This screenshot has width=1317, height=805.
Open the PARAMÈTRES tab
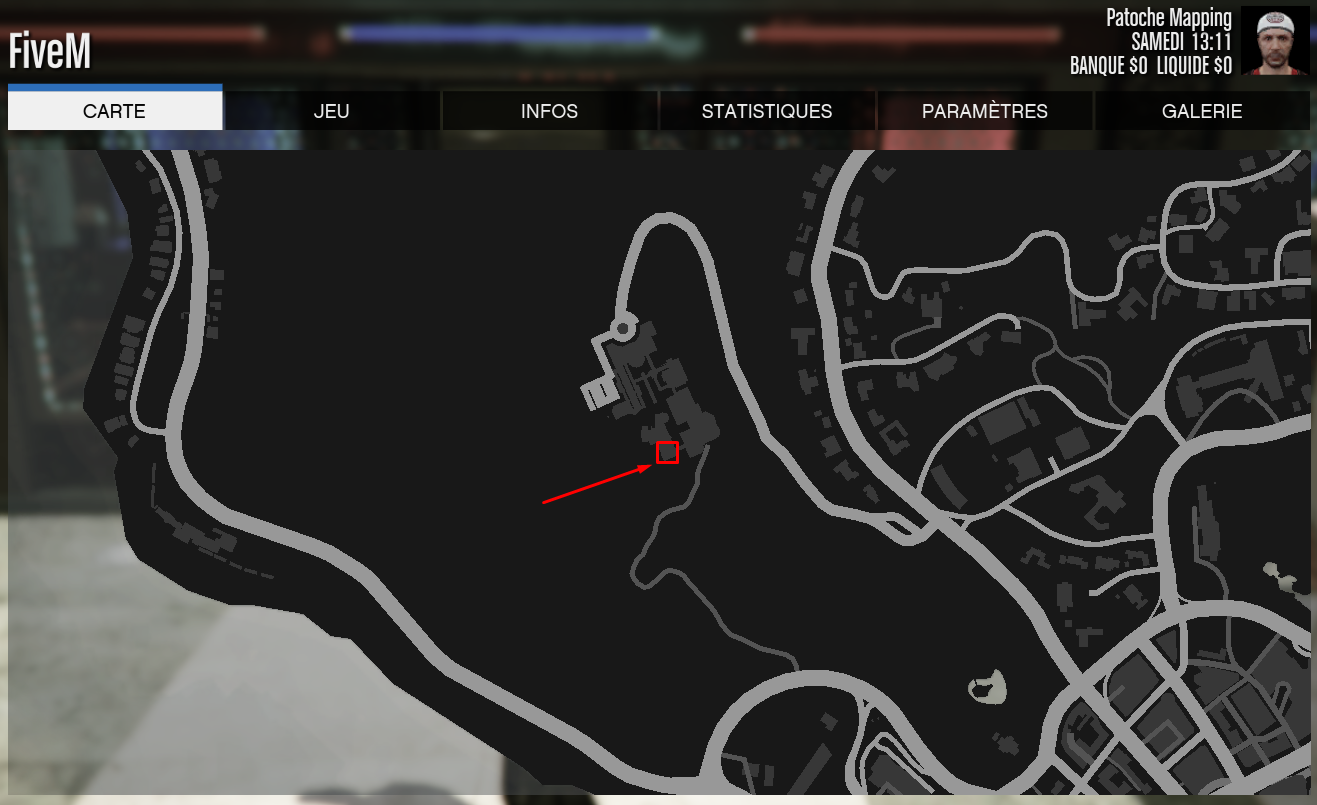(985, 111)
